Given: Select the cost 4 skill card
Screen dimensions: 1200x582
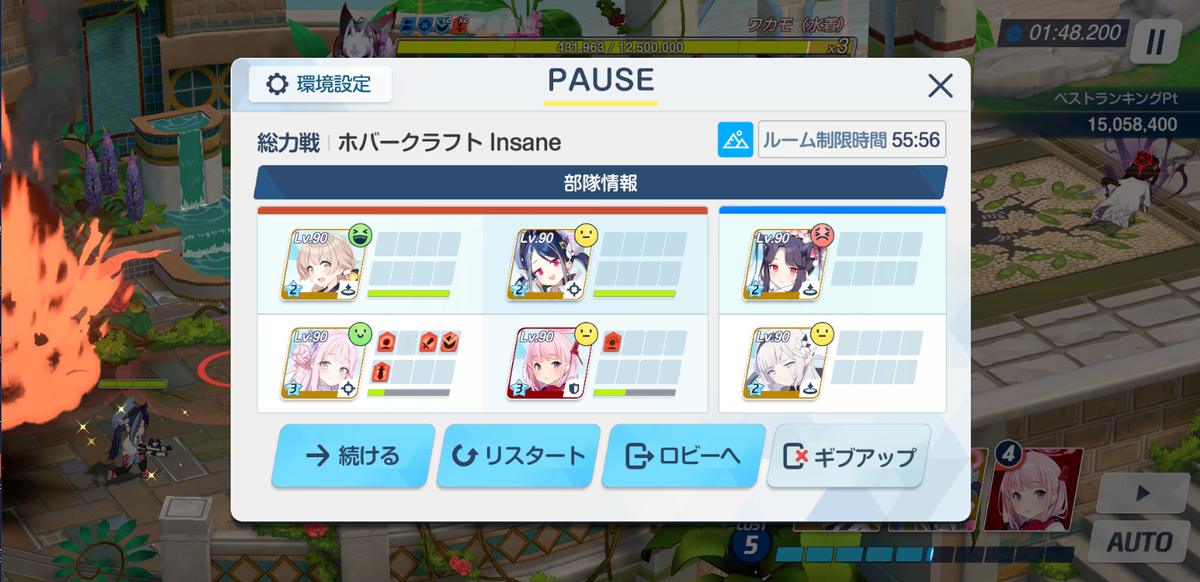Looking at the screenshot, I should coord(1035,489).
